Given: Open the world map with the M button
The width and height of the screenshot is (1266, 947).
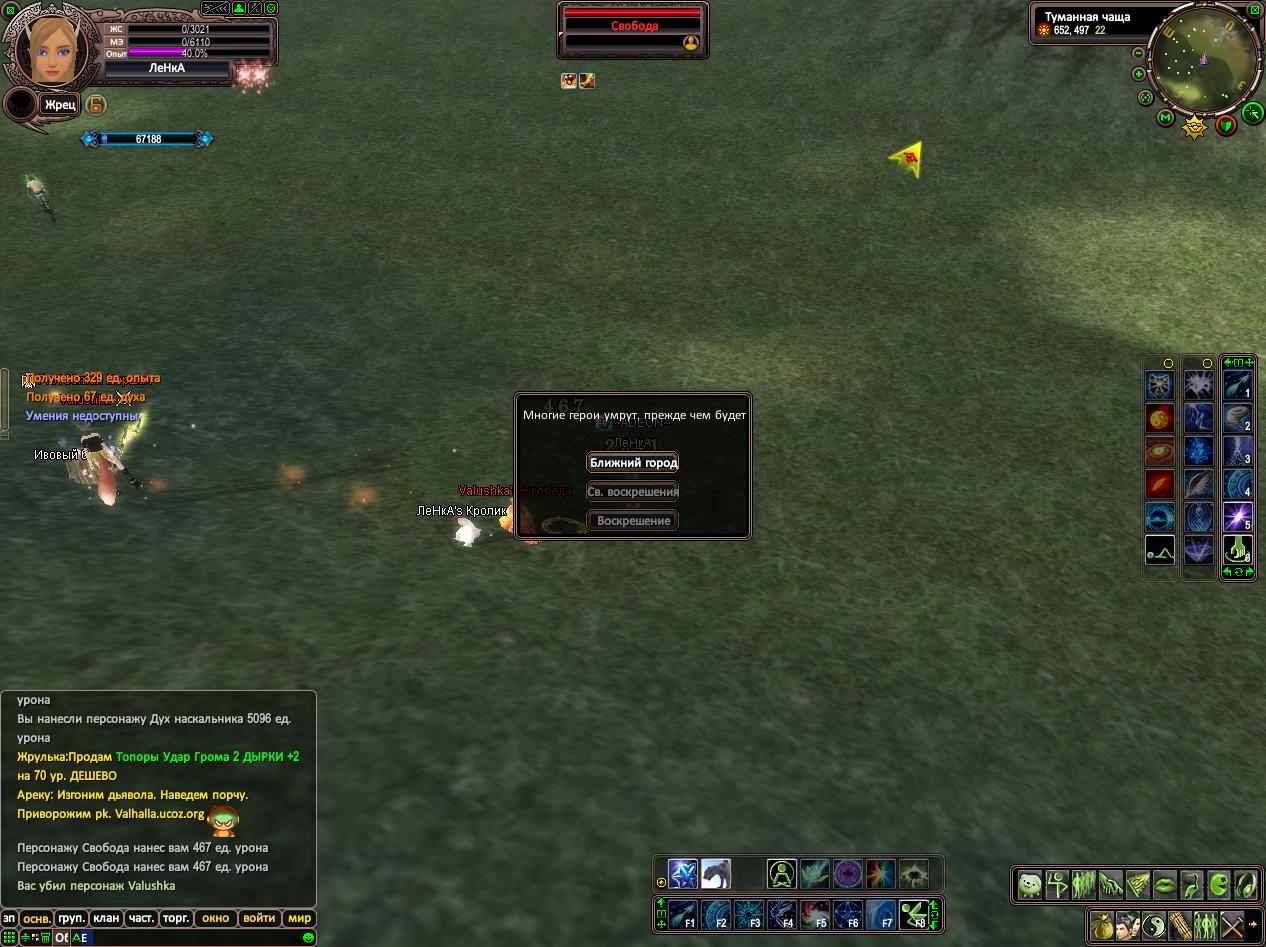Looking at the screenshot, I should [x=1165, y=118].
